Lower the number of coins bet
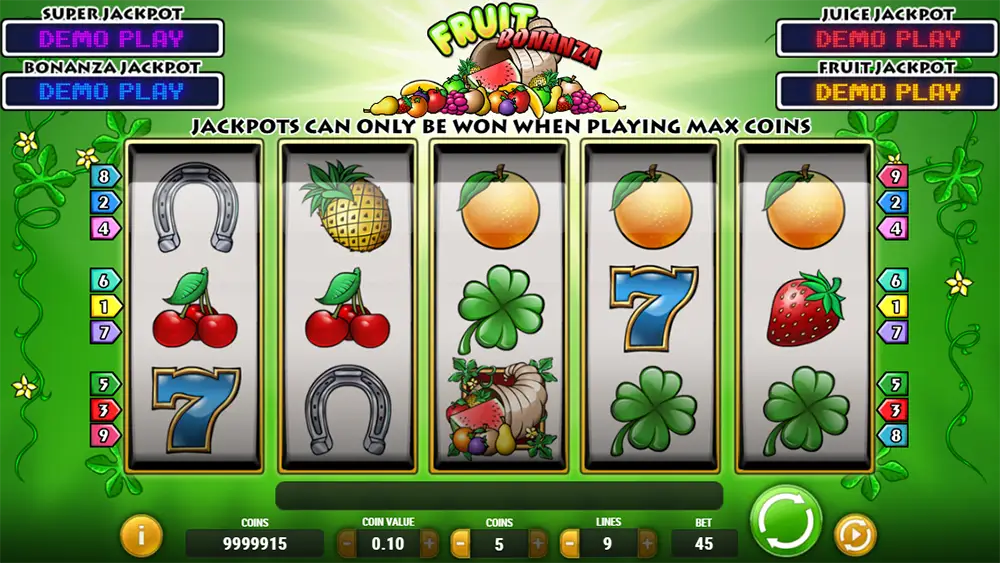The width and height of the screenshot is (1000, 563). (x=461, y=543)
